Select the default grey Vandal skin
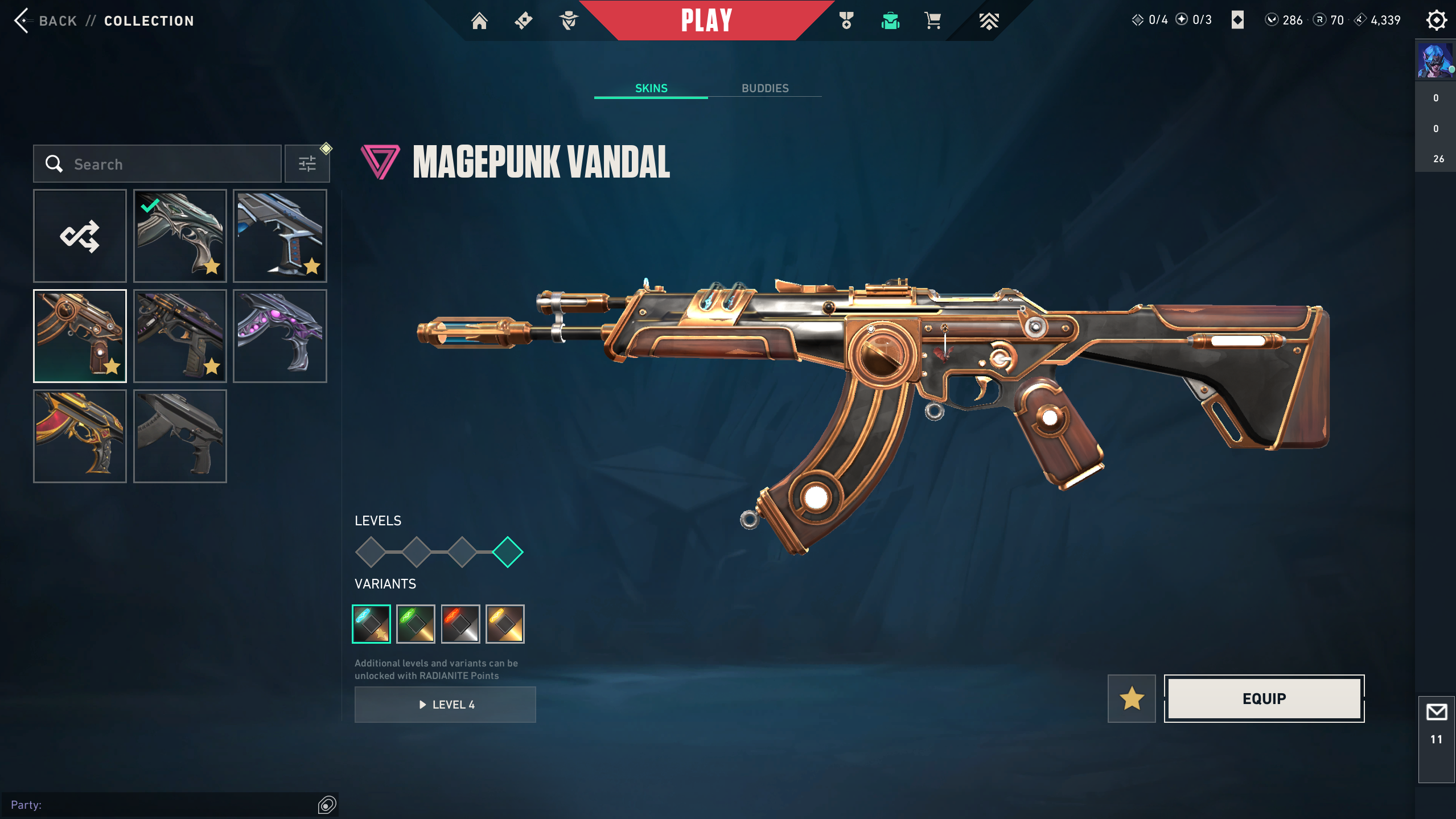 [180, 436]
